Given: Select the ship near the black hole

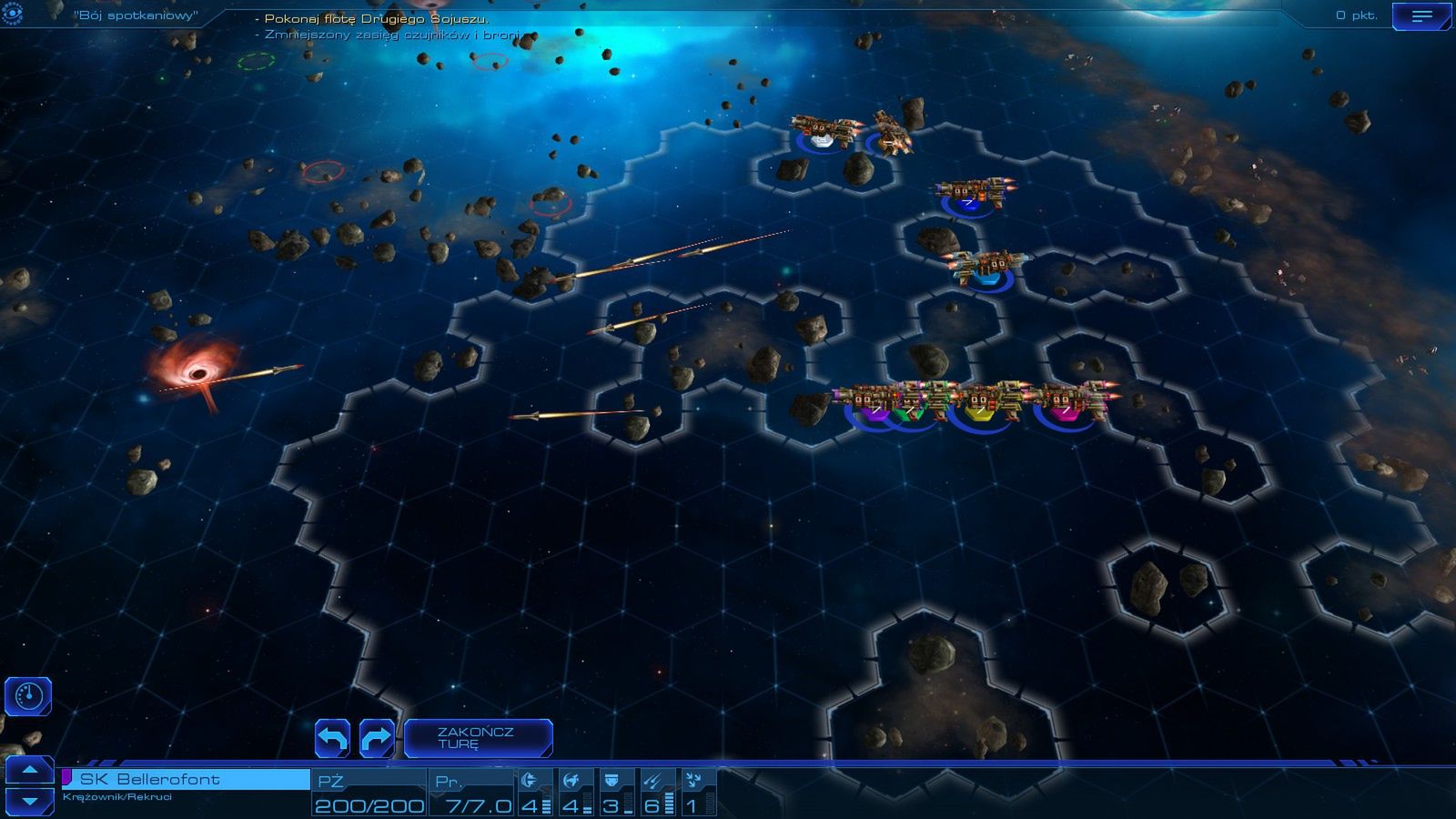Looking at the screenshot, I should point(264,373).
